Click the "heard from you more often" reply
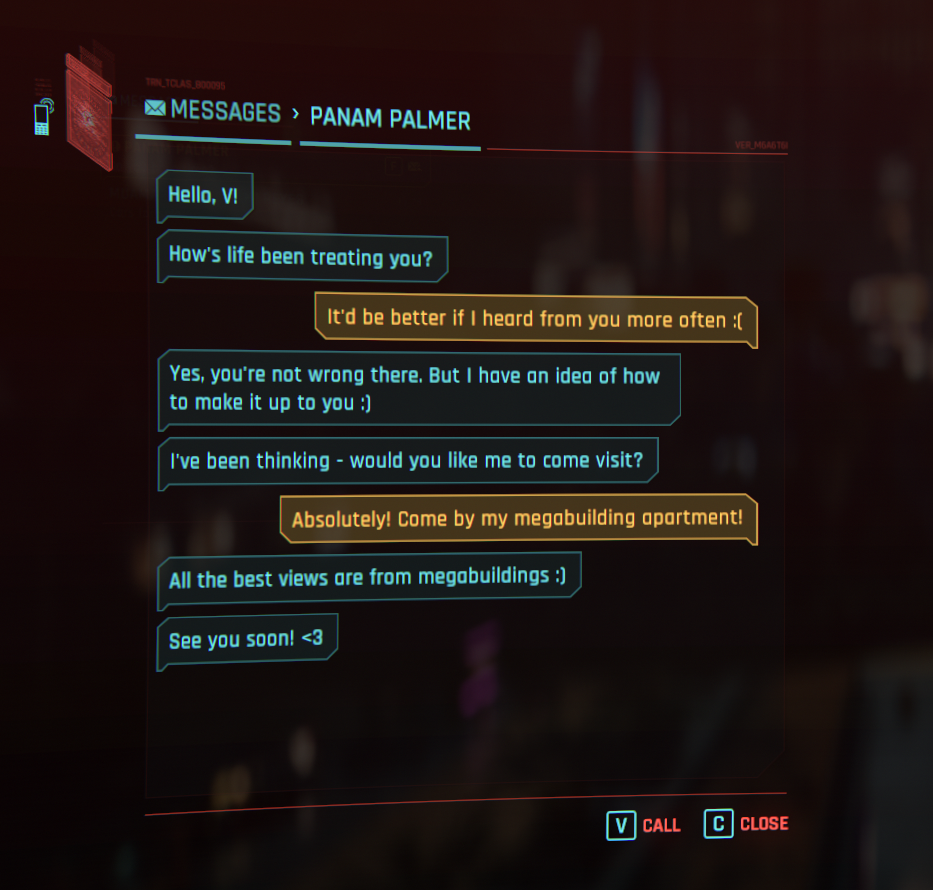Image resolution: width=933 pixels, height=890 pixels. 535,320
